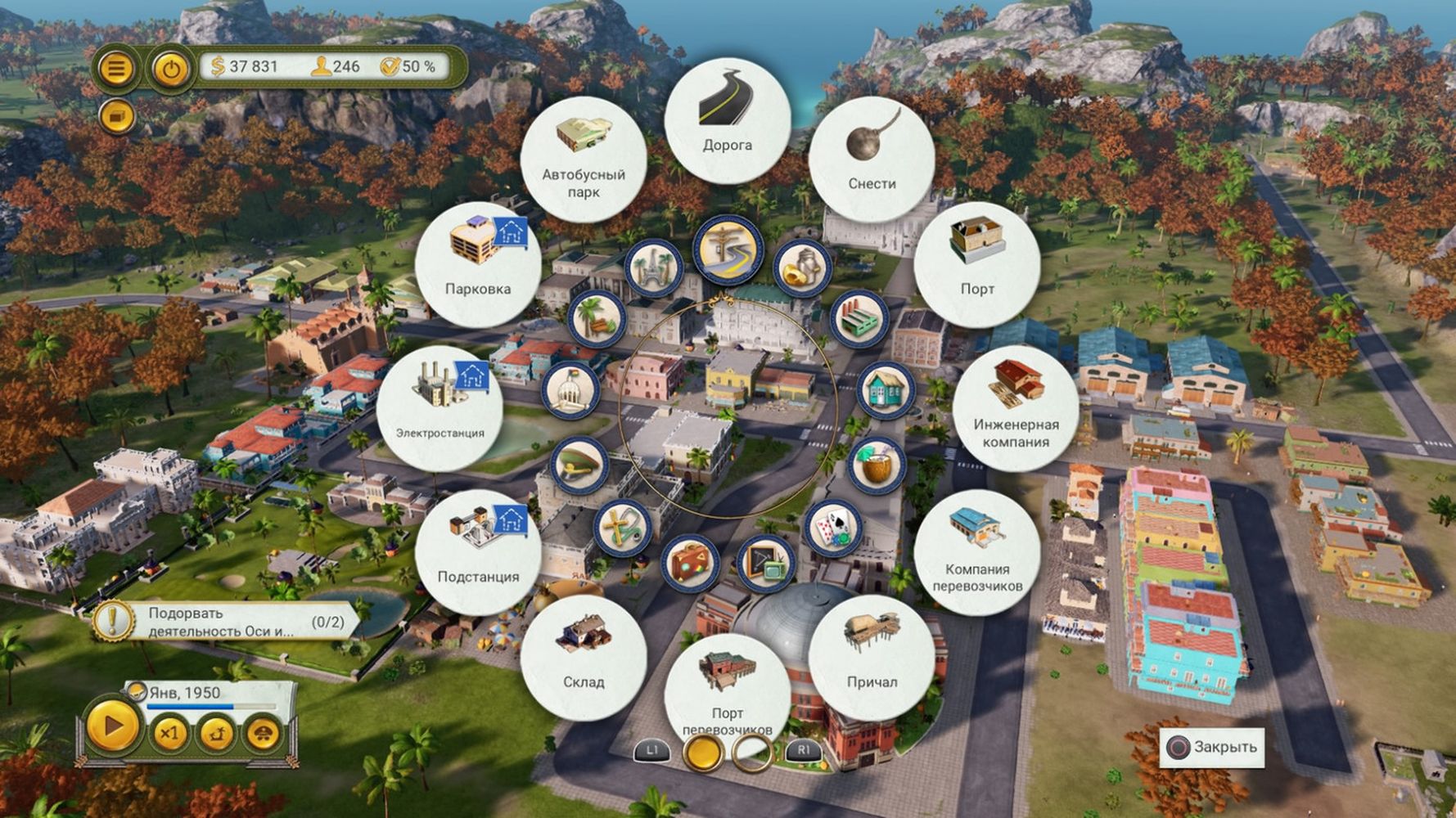Pick the Порт building option

pos(977,265)
